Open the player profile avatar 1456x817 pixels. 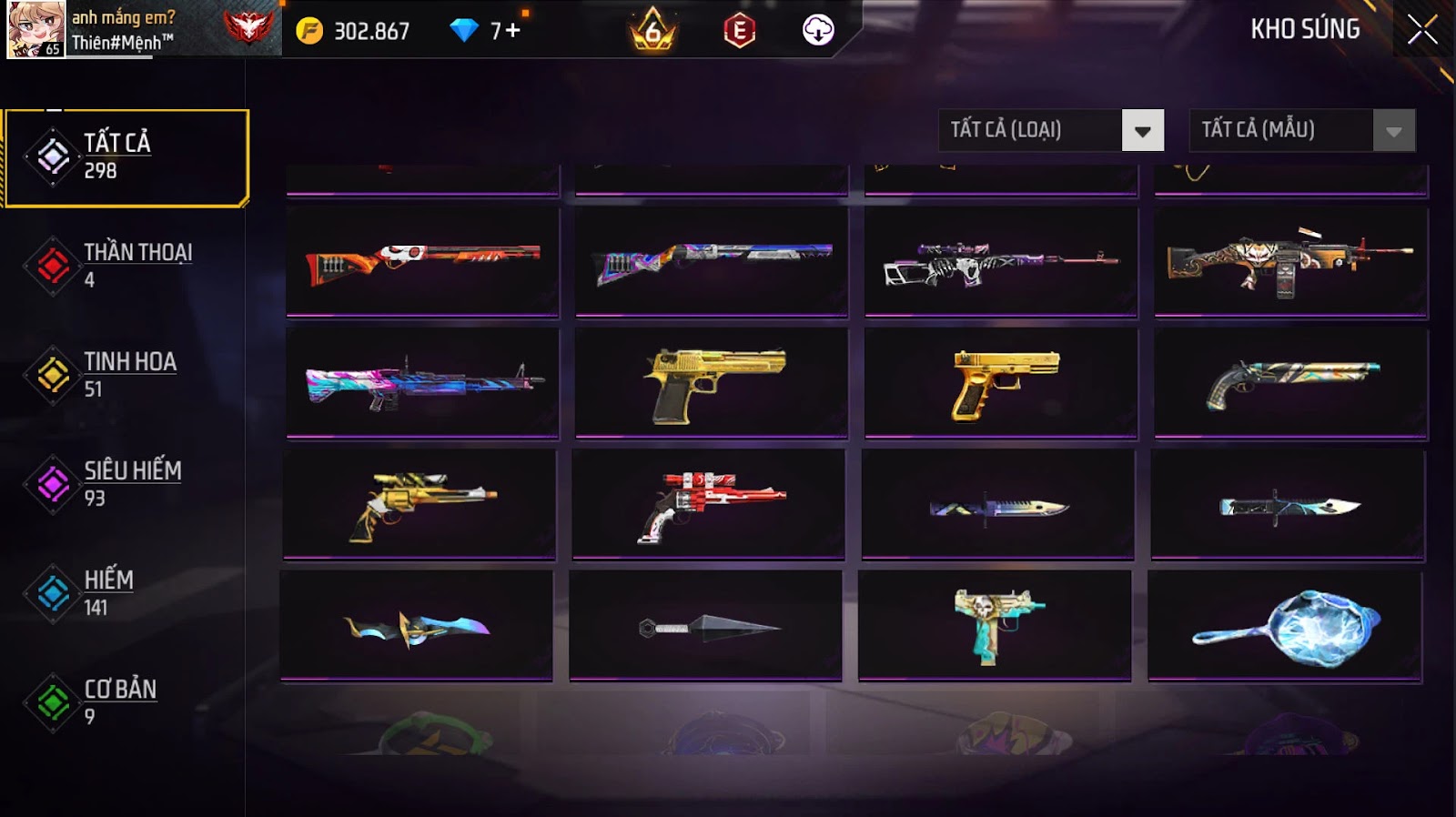(36, 29)
